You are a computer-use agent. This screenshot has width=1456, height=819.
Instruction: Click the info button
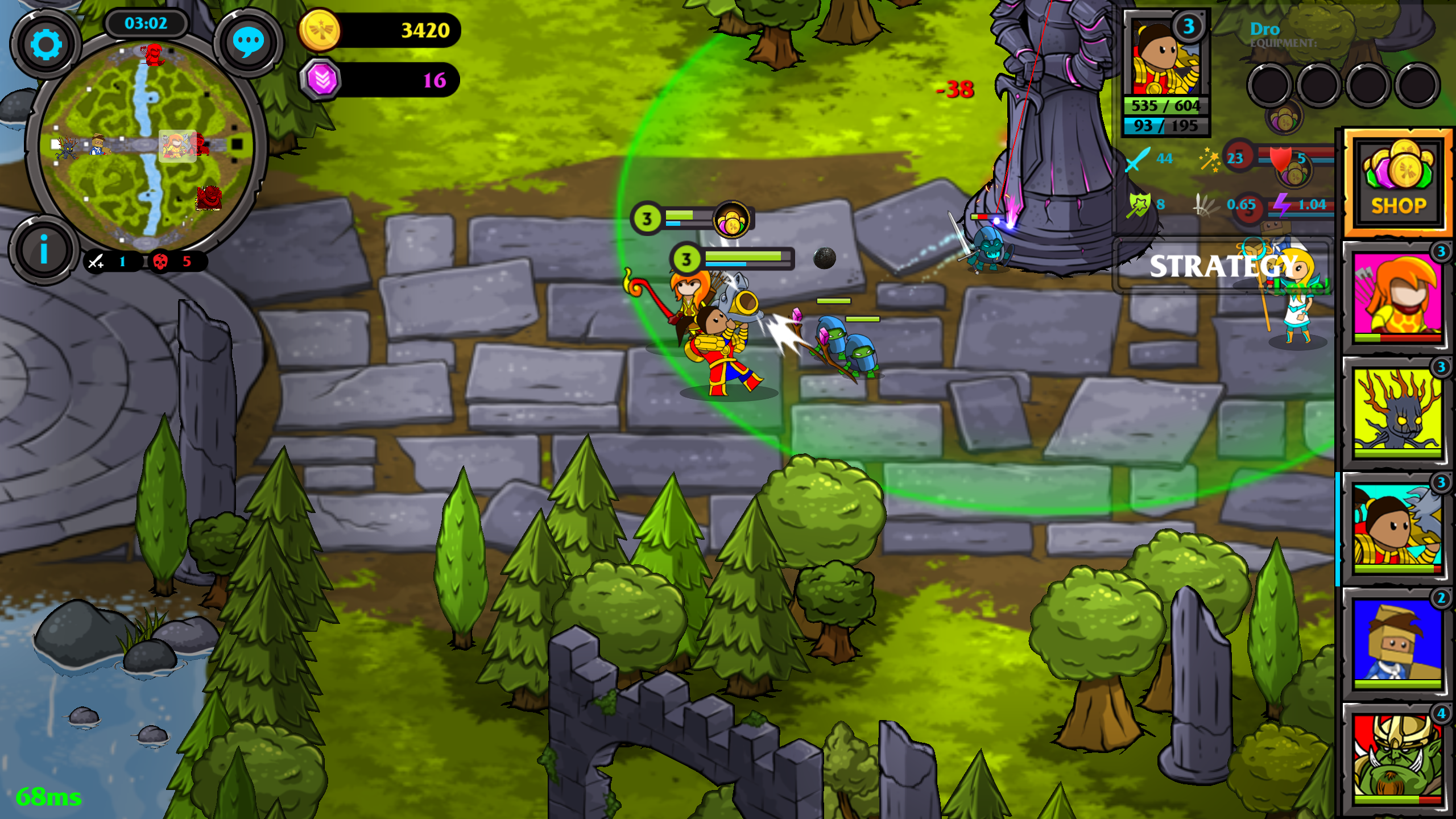pyautogui.click(x=43, y=250)
